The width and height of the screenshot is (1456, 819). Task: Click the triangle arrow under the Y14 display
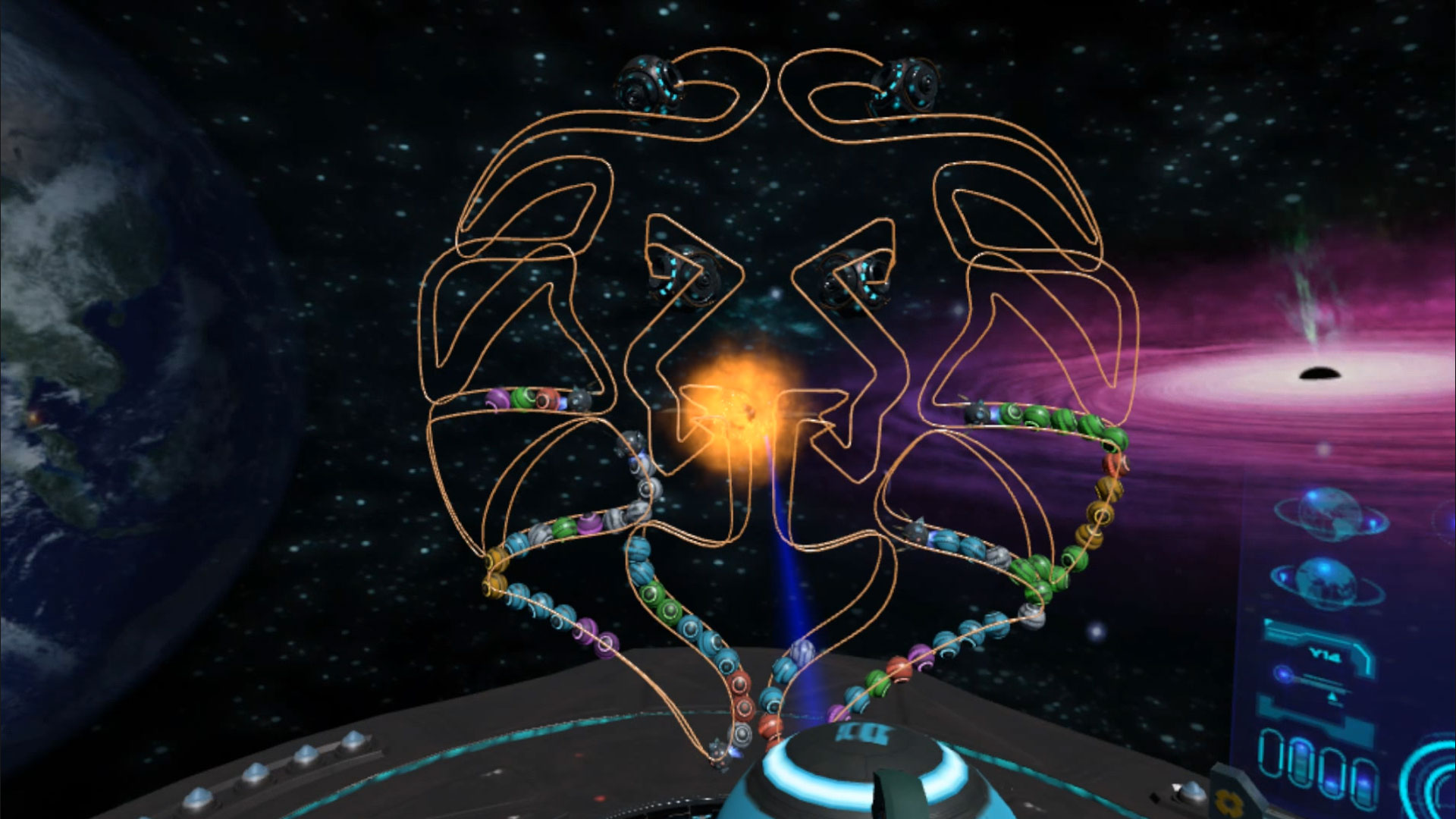click(1332, 695)
